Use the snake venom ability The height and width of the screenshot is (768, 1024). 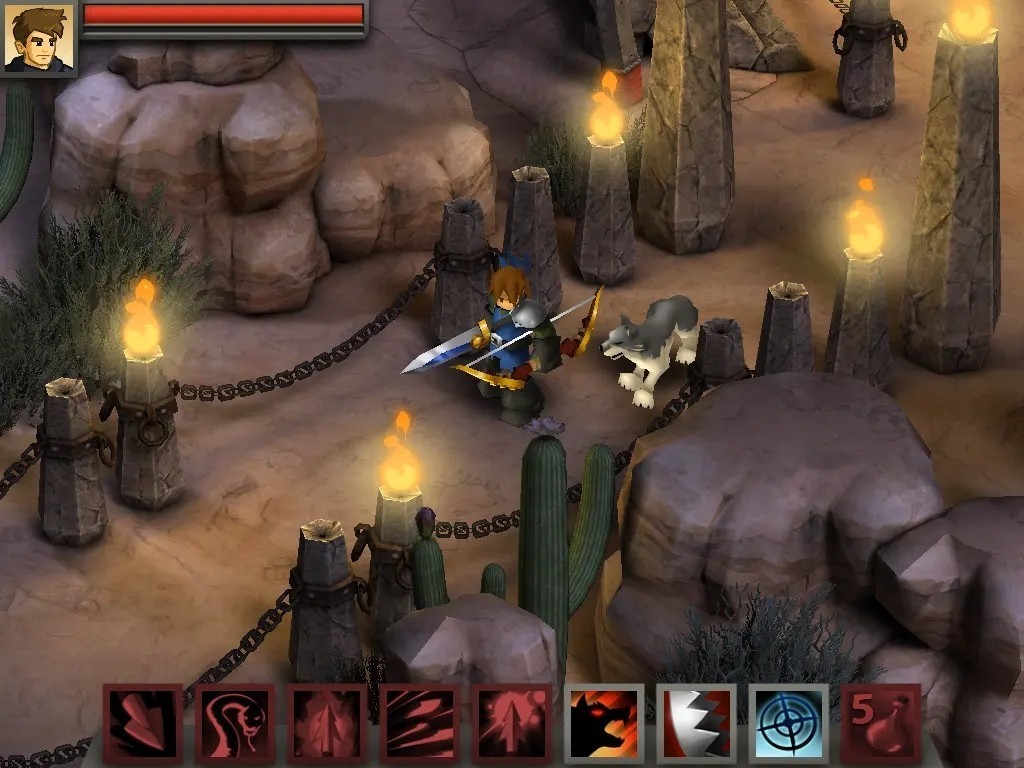point(235,723)
